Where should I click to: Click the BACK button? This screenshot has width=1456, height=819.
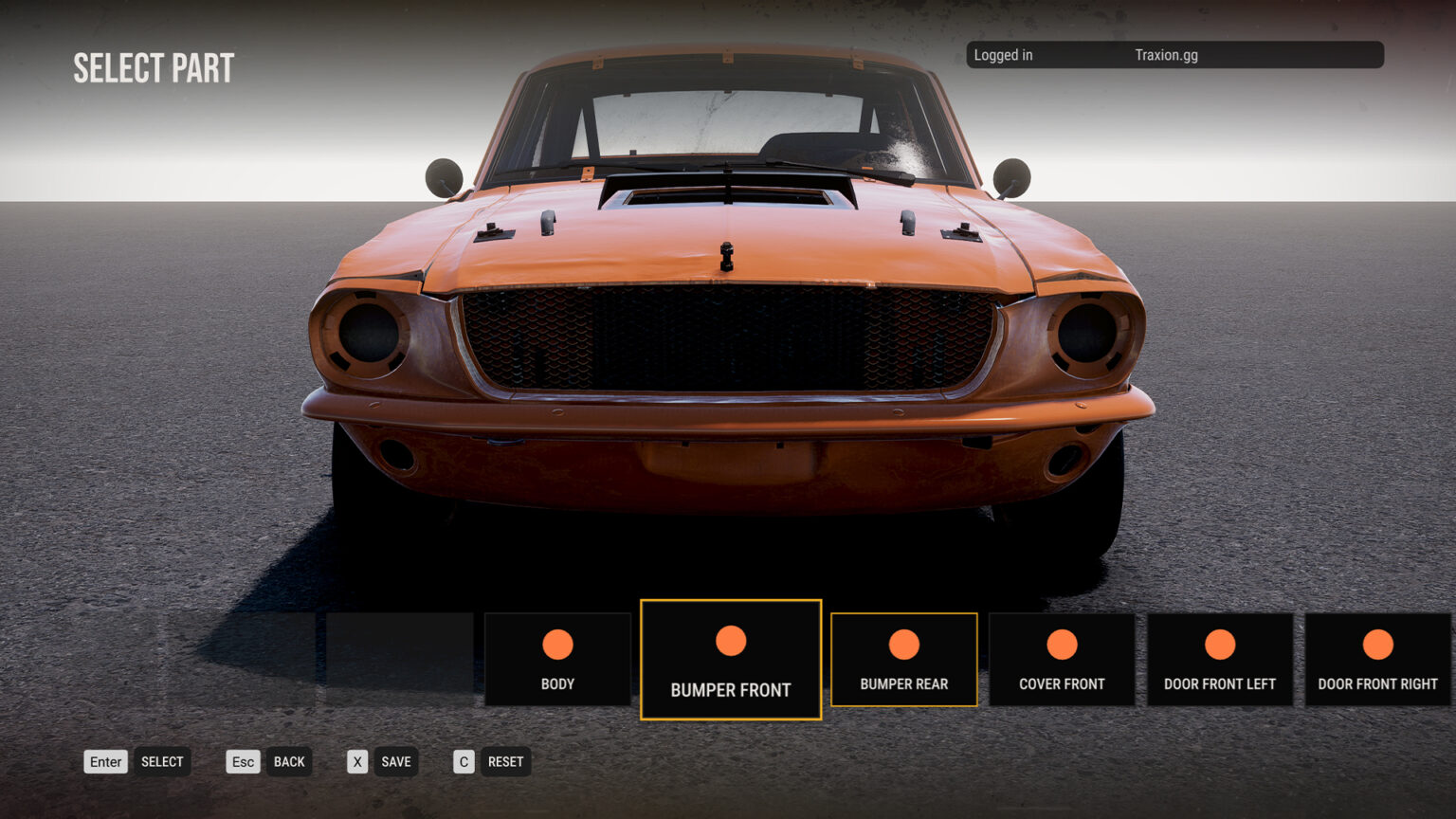[x=290, y=761]
